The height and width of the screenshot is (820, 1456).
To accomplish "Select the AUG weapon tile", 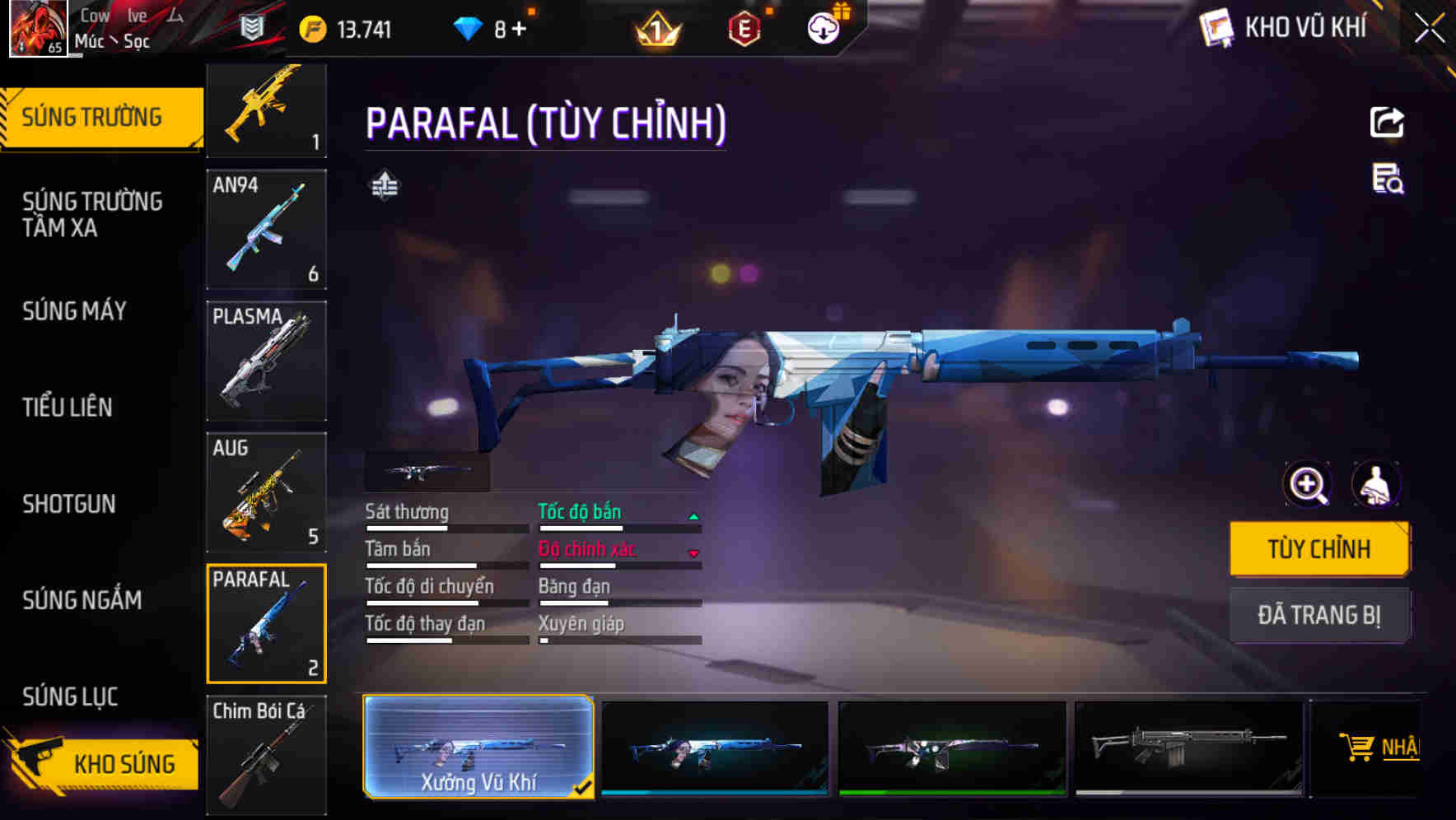I will tap(266, 492).
